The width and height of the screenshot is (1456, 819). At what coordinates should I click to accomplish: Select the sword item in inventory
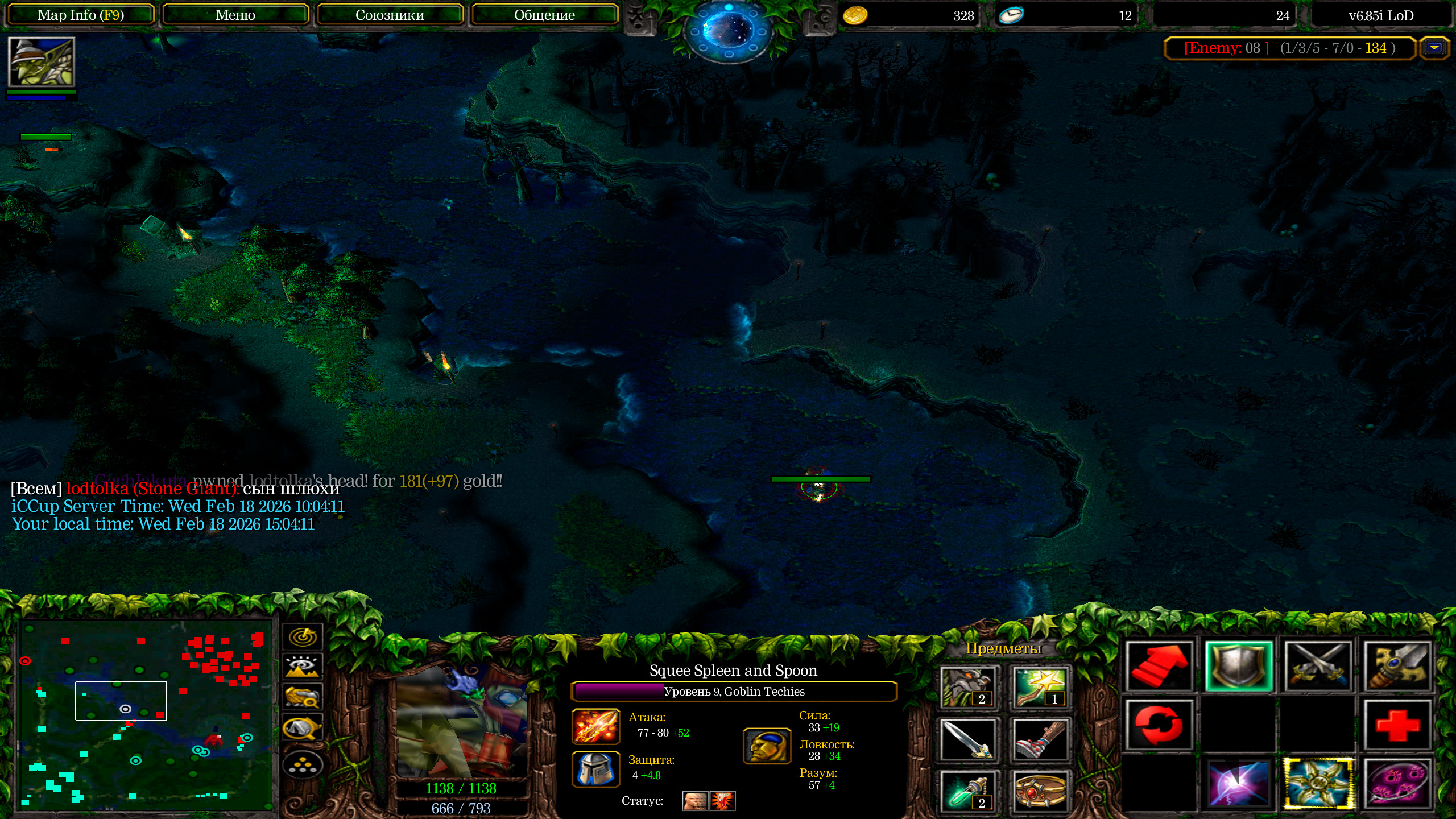pyautogui.click(x=968, y=740)
